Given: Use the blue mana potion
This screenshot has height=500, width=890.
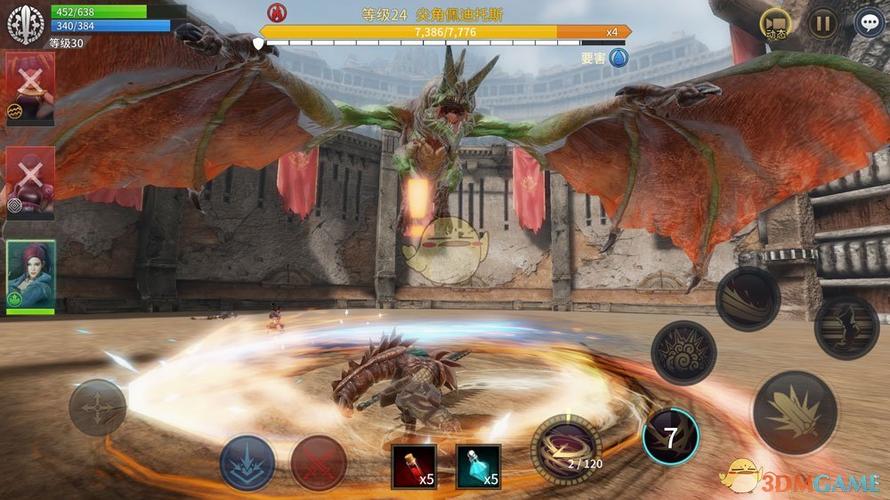Looking at the screenshot, I should (x=478, y=465).
